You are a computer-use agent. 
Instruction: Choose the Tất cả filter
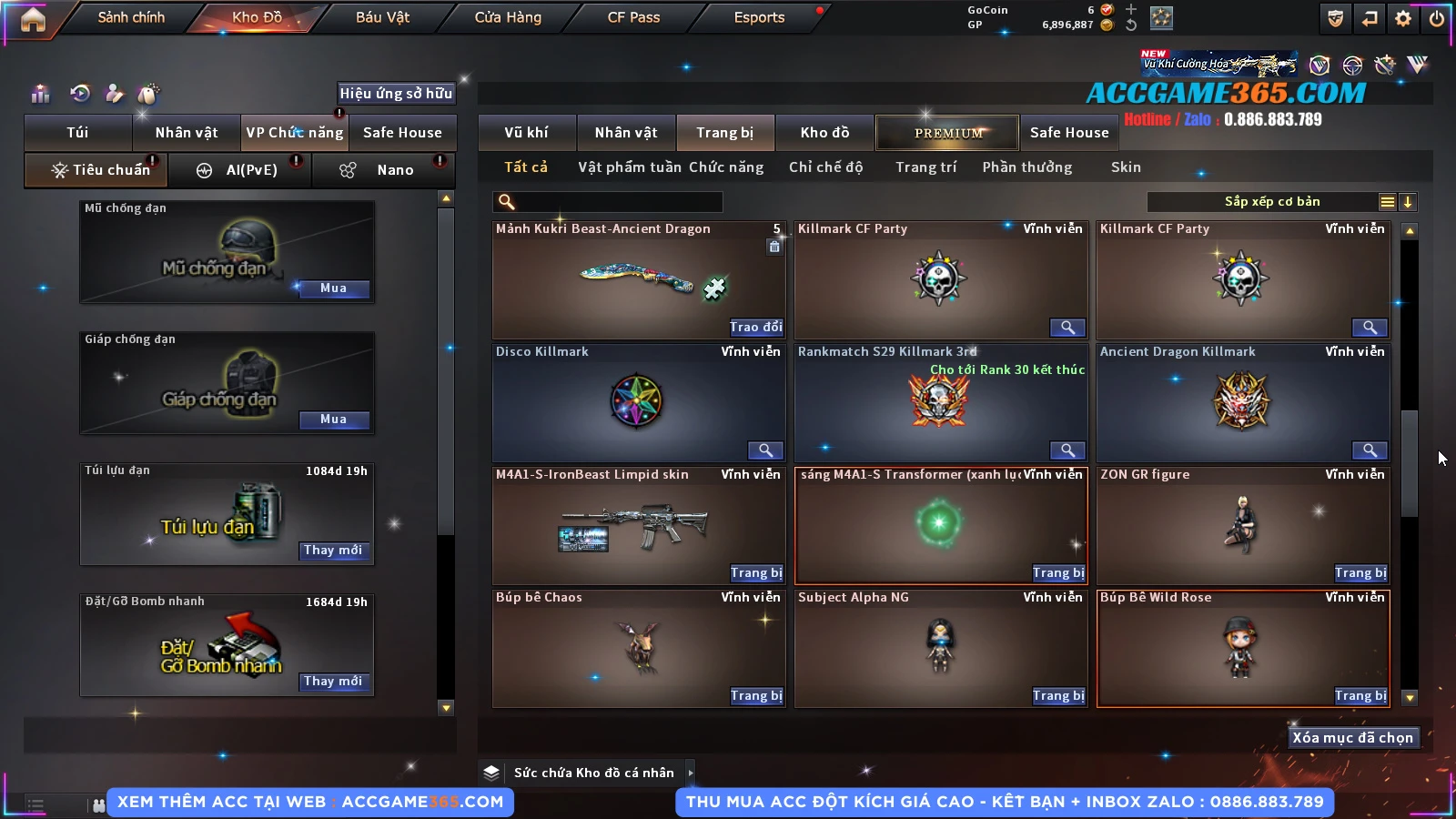click(x=526, y=167)
